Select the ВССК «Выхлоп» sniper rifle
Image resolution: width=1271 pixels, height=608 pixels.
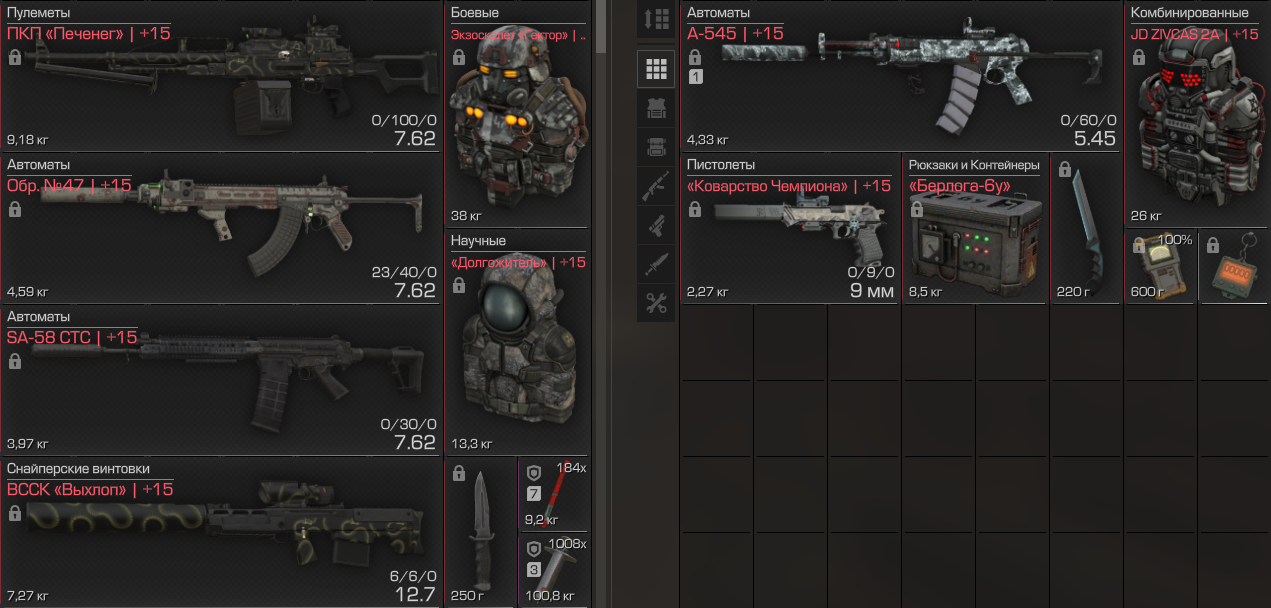(220, 532)
